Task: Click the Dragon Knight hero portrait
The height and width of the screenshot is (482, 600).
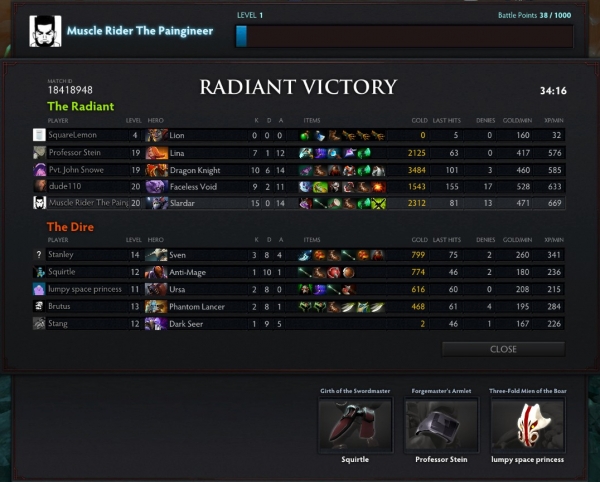Action: point(156,169)
